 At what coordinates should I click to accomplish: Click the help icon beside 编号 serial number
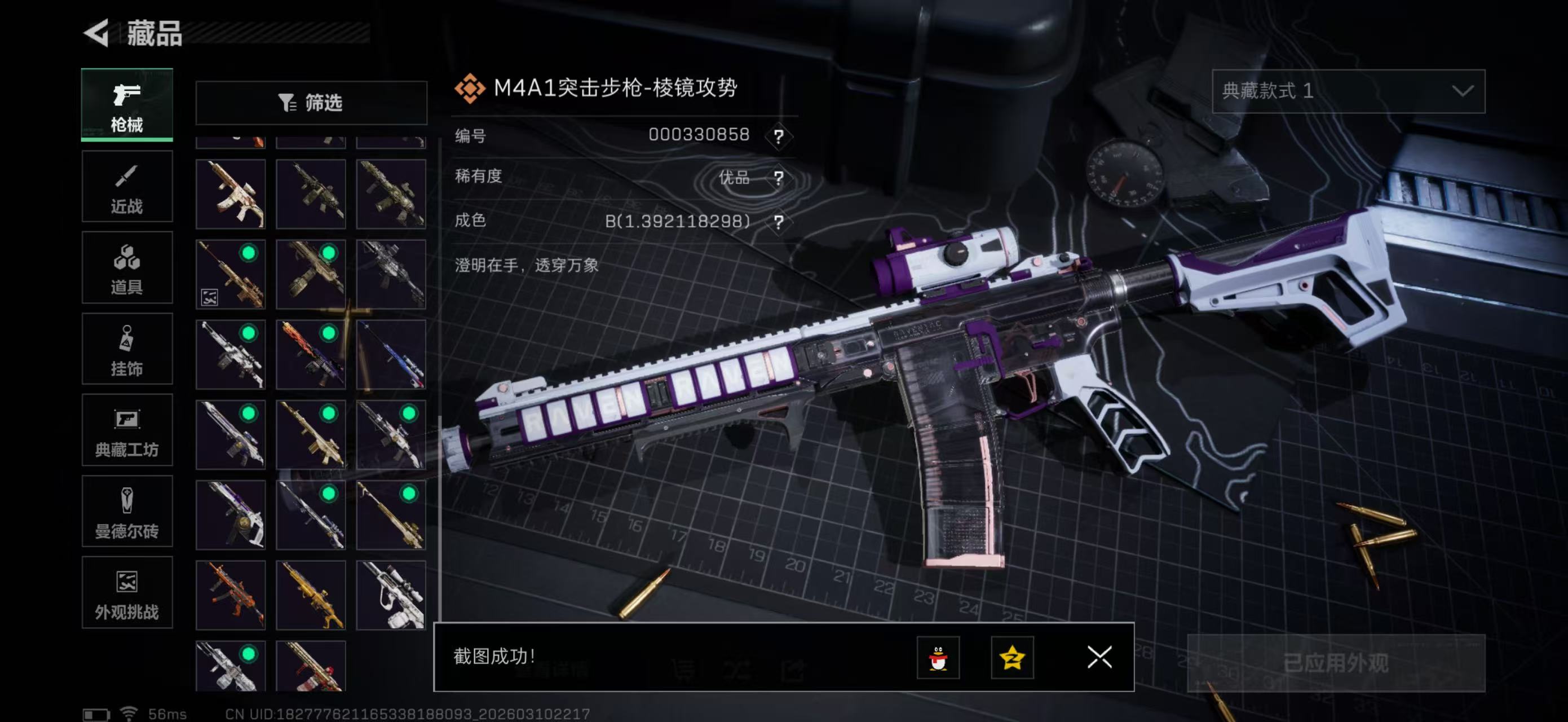pyautogui.click(x=778, y=137)
